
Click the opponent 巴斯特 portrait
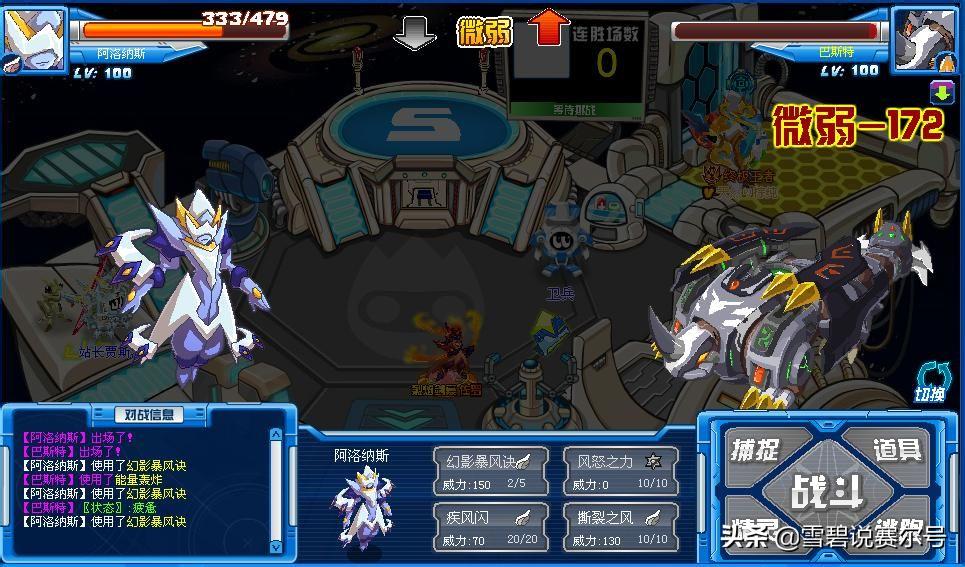point(924,38)
